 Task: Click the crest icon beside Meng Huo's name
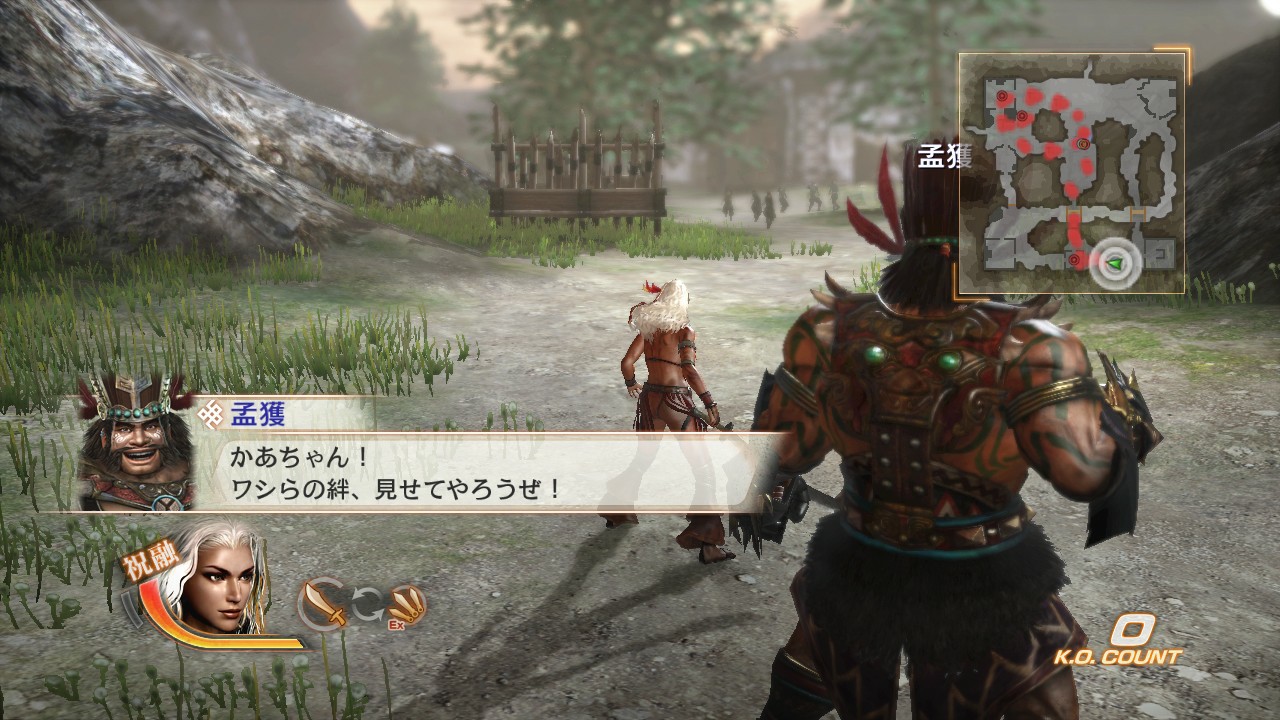212,413
